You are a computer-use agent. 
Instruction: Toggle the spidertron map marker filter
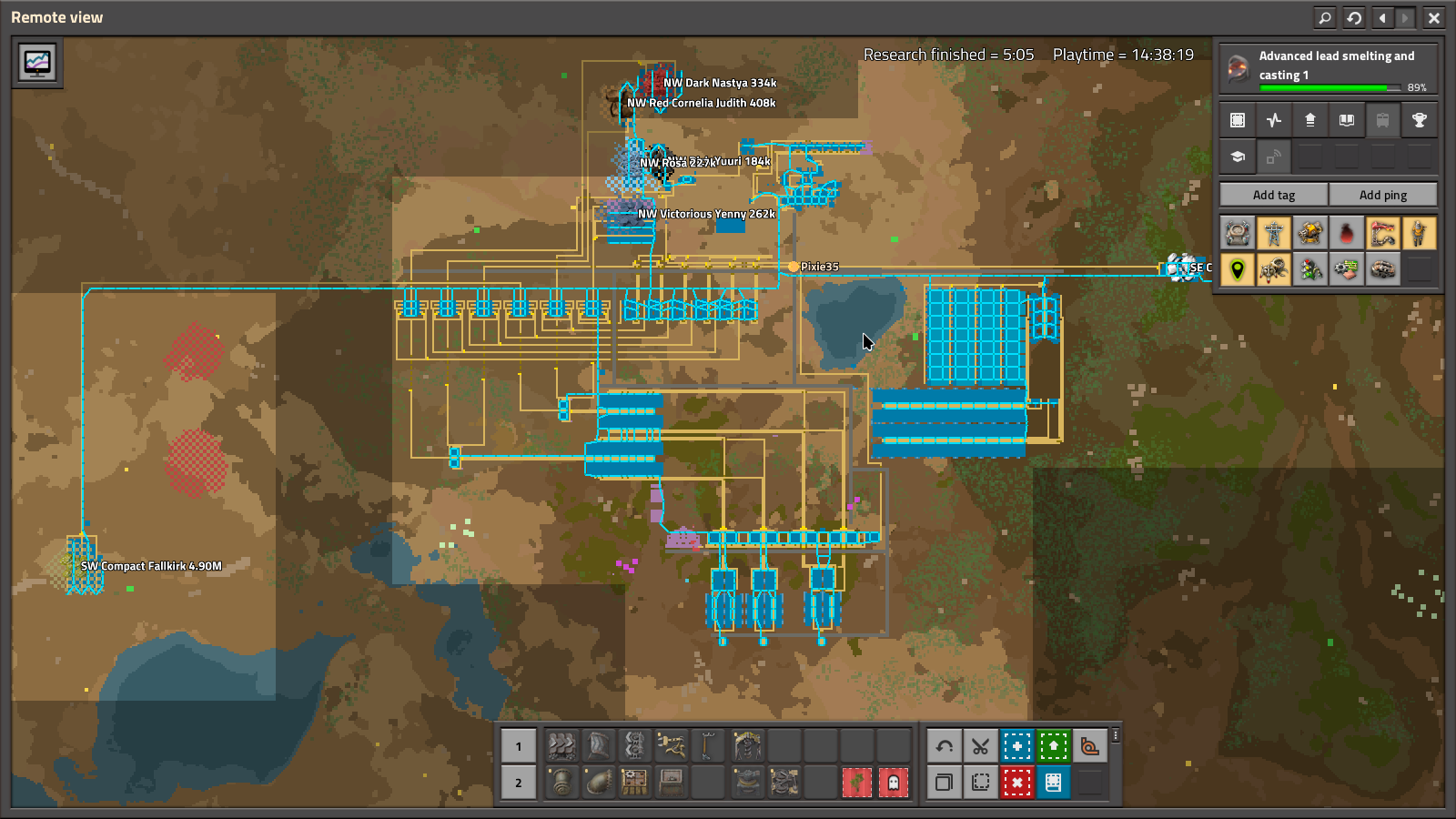pyautogui.click(x=1274, y=269)
